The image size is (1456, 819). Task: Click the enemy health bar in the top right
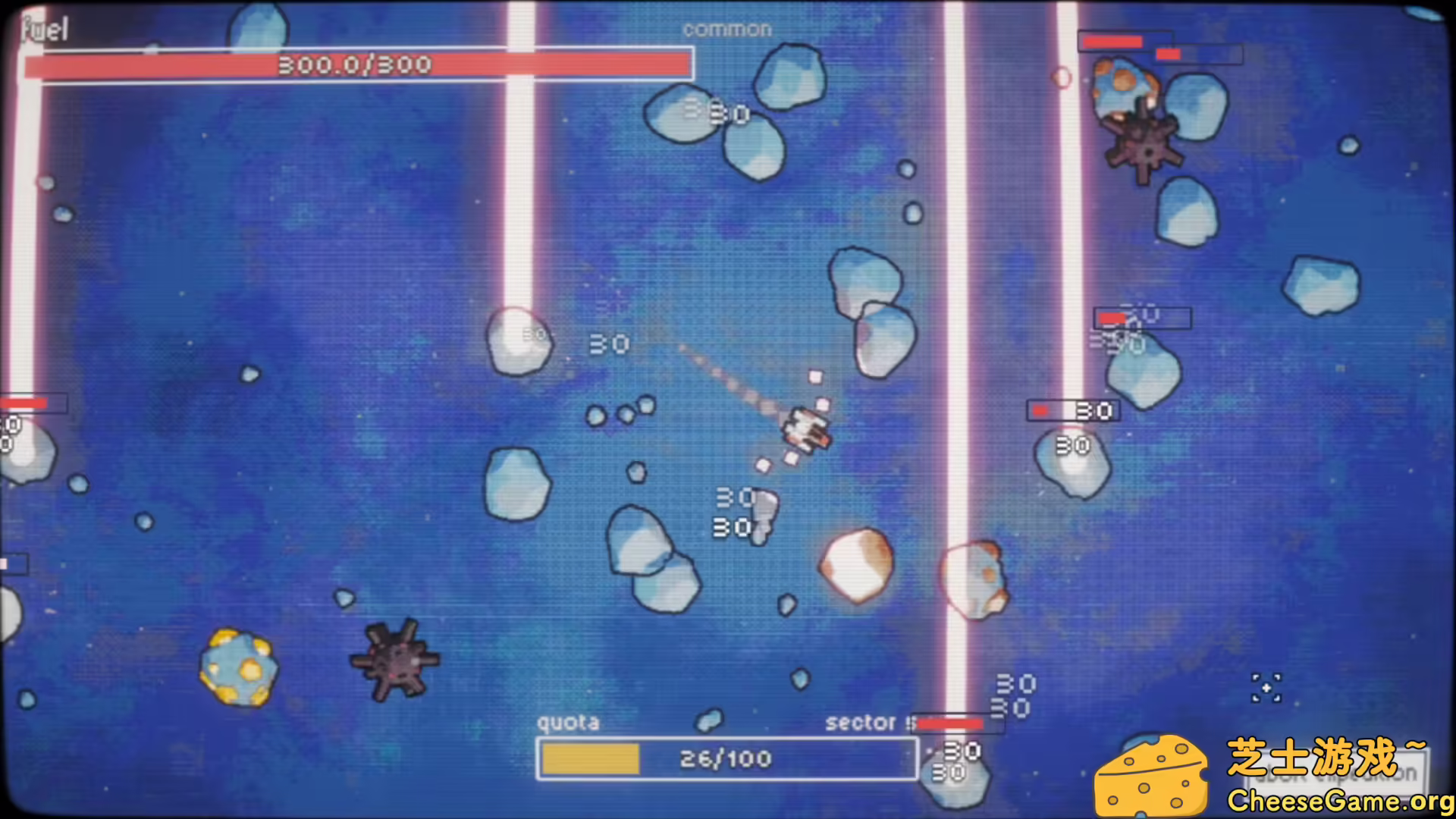pyautogui.click(x=1123, y=42)
